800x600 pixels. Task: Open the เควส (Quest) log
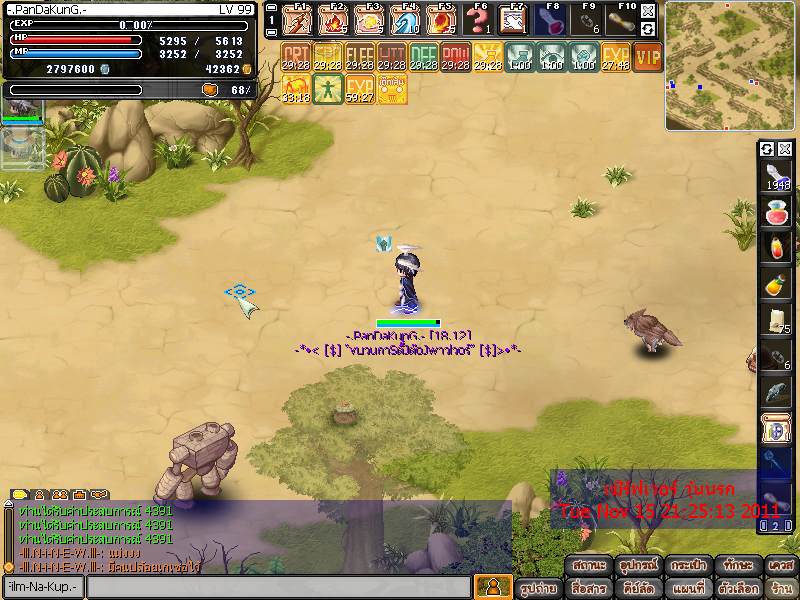point(782,566)
